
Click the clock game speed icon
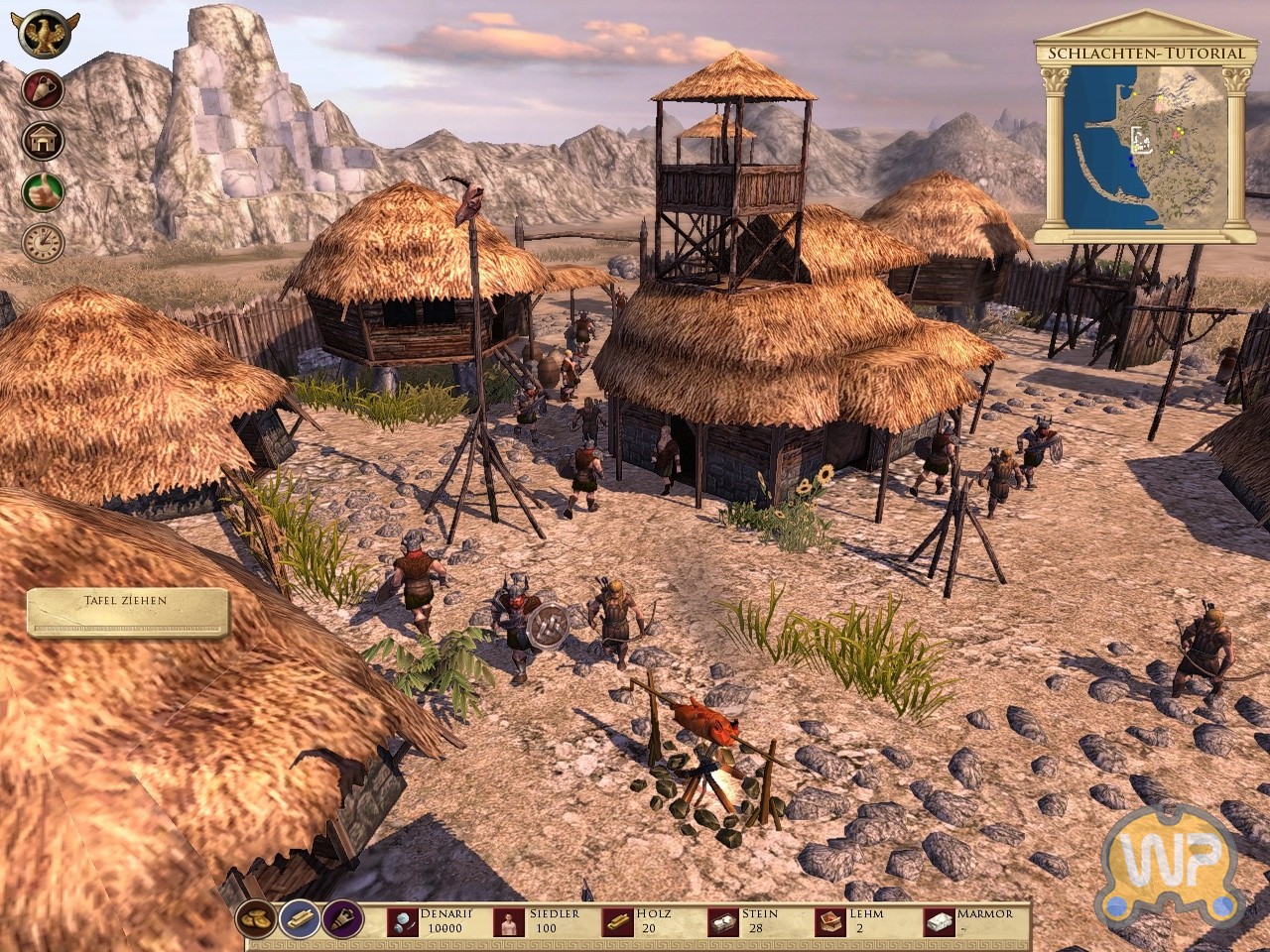pyautogui.click(x=43, y=241)
